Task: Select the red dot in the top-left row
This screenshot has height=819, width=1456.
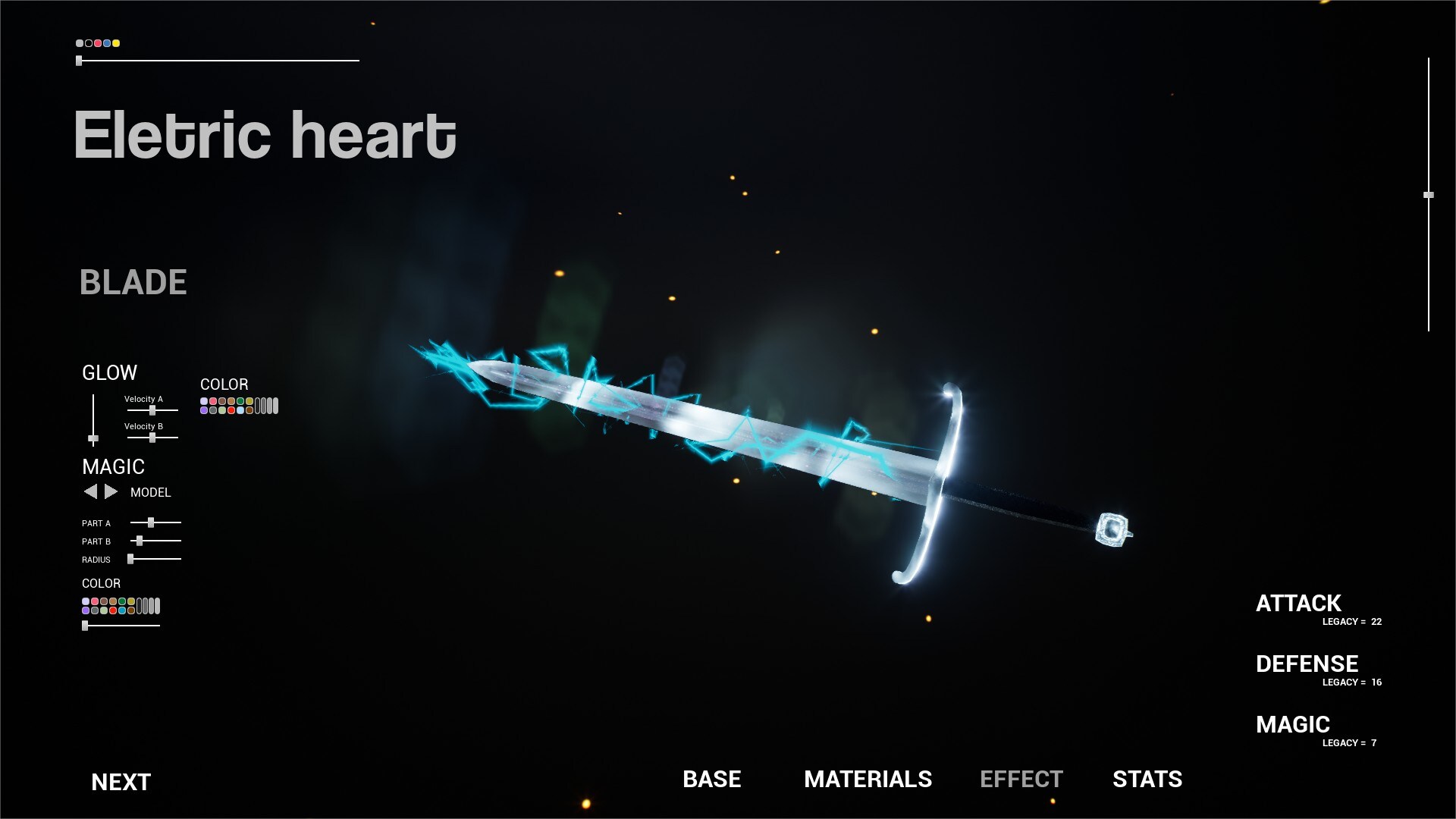Action: [x=97, y=44]
